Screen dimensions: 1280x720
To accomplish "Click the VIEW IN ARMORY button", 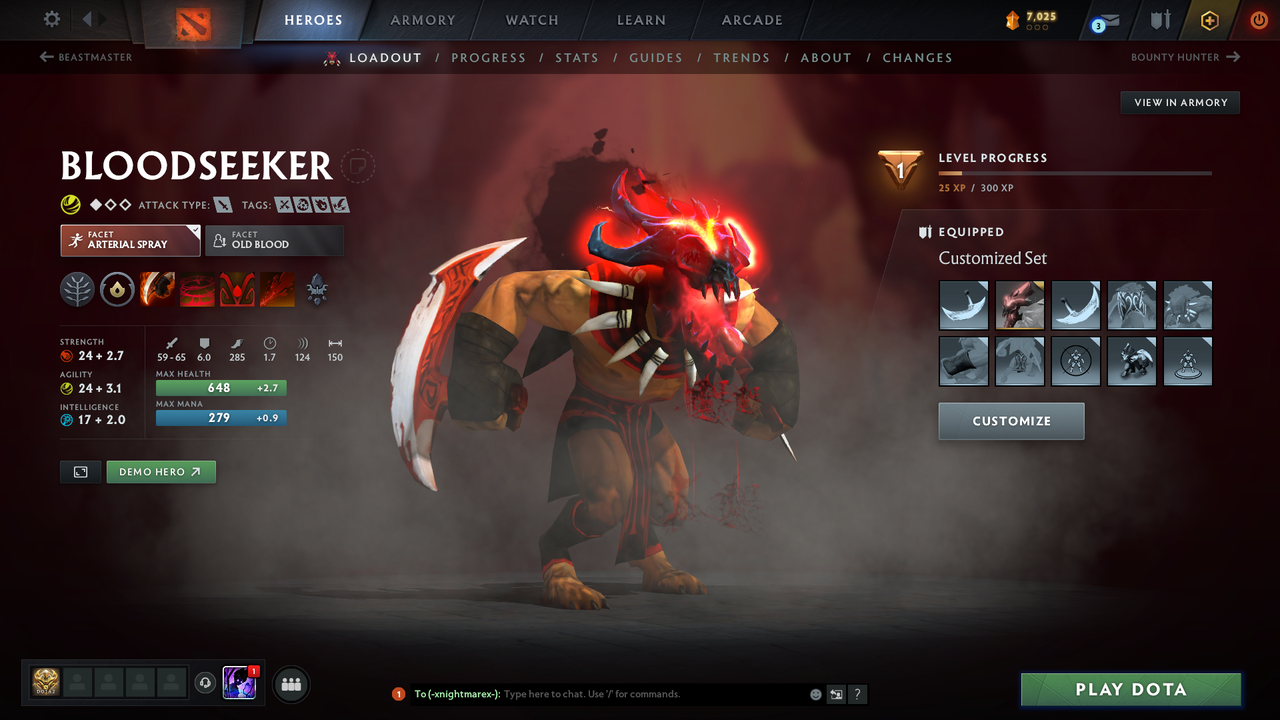I will click(1179, 102).
